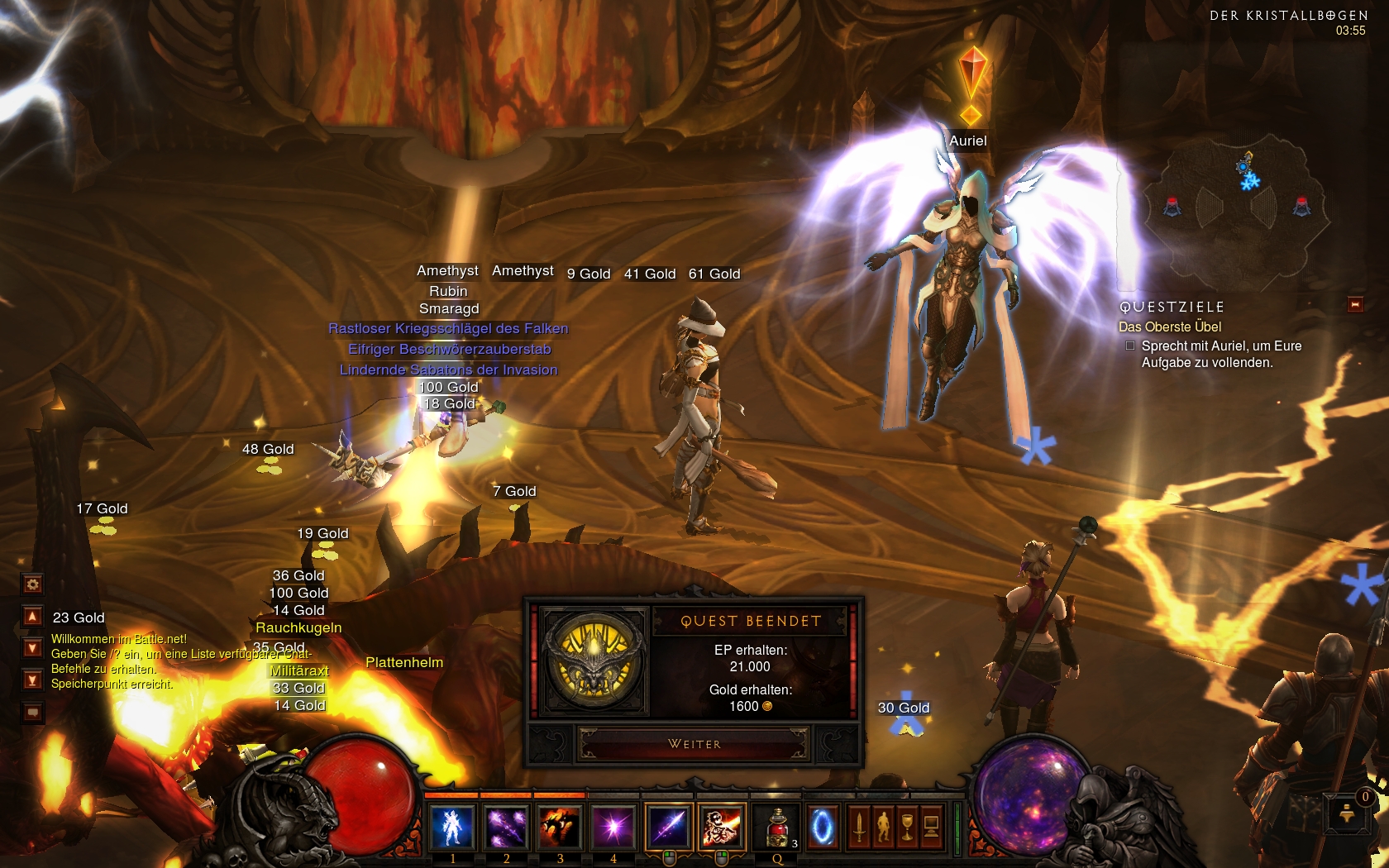The image size is (1389, 868).
Task: Drink the red health potion
Action: [777, 827]
